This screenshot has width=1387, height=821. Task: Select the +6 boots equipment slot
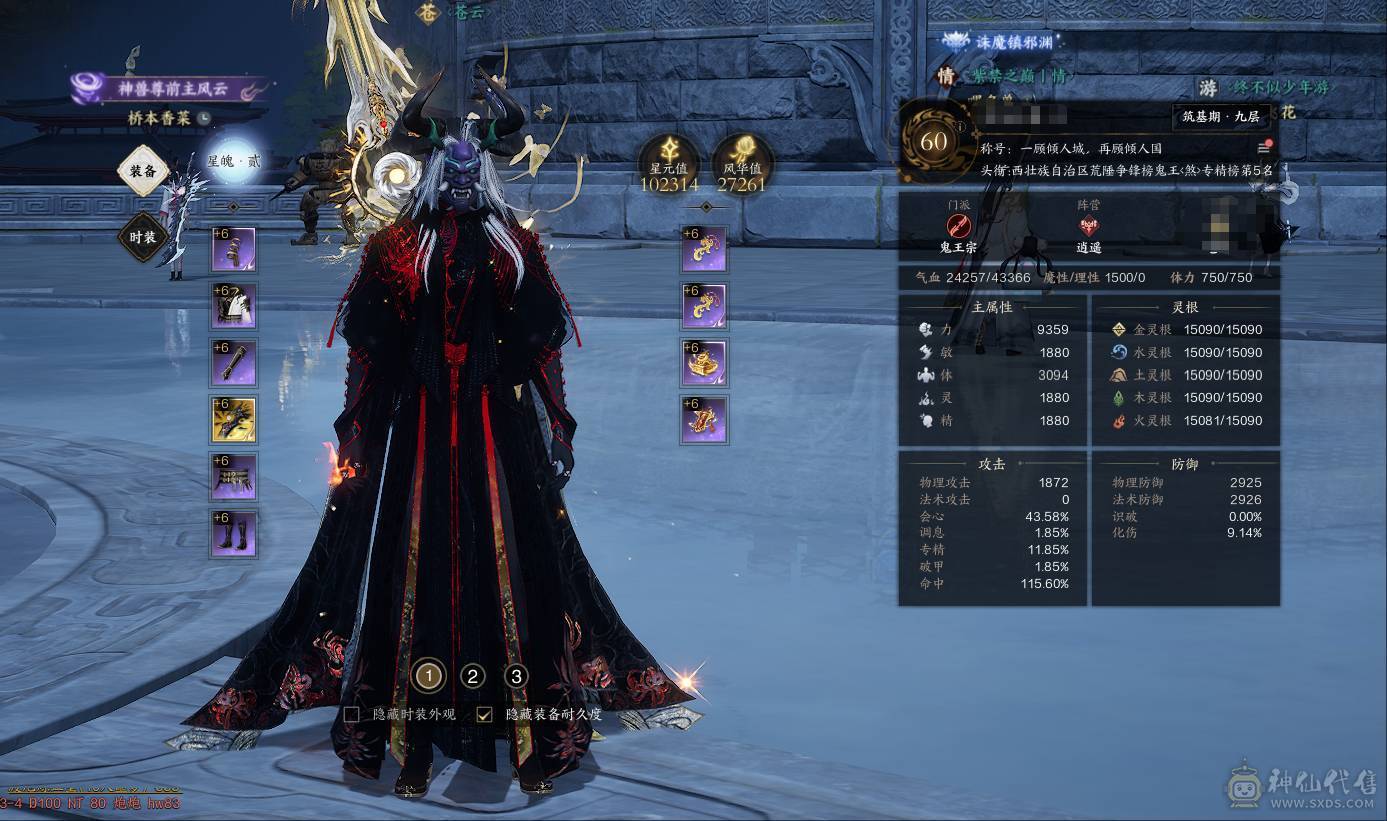[233, 534]
